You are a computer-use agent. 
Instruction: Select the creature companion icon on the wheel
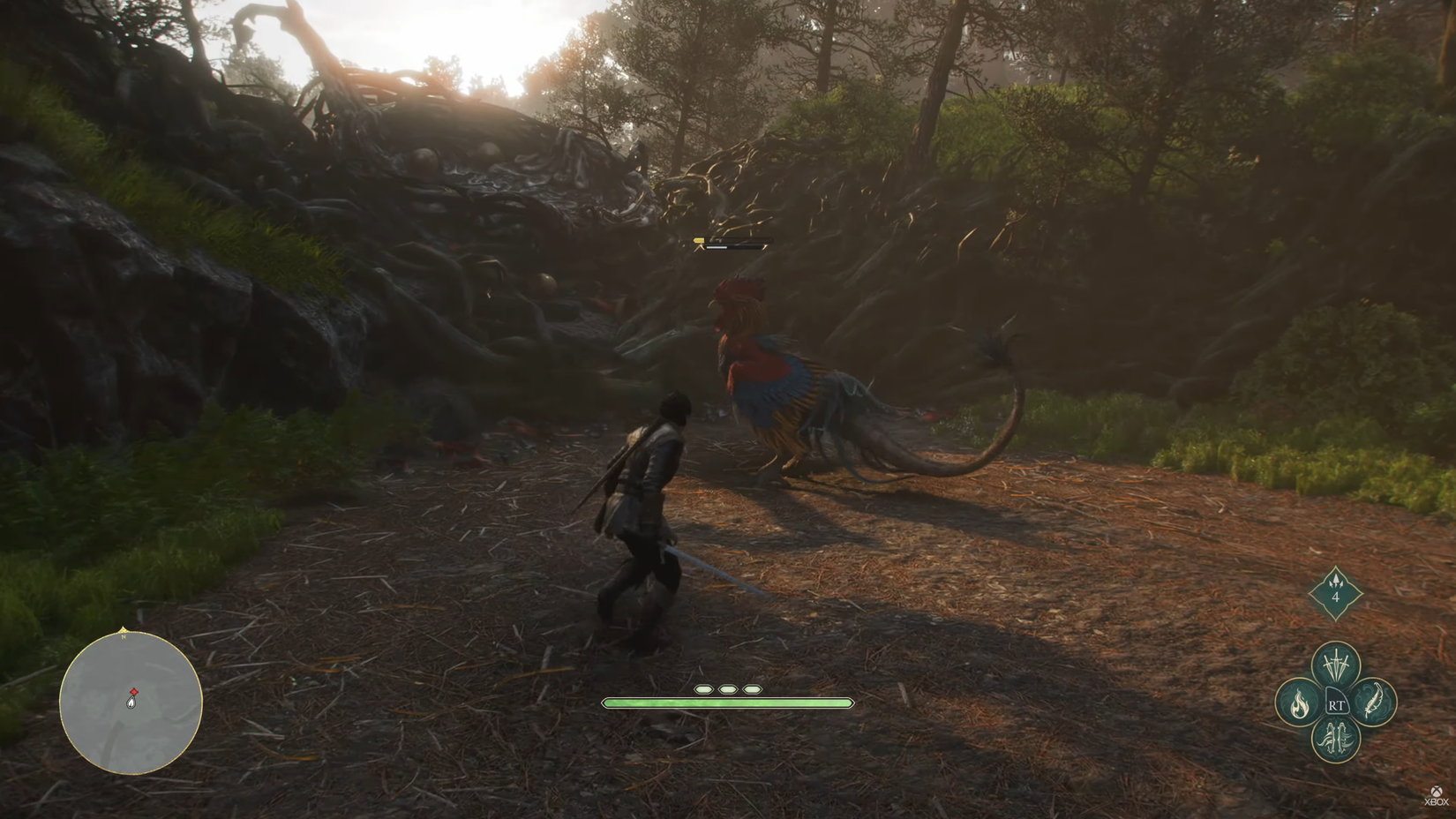point(1335,738)
